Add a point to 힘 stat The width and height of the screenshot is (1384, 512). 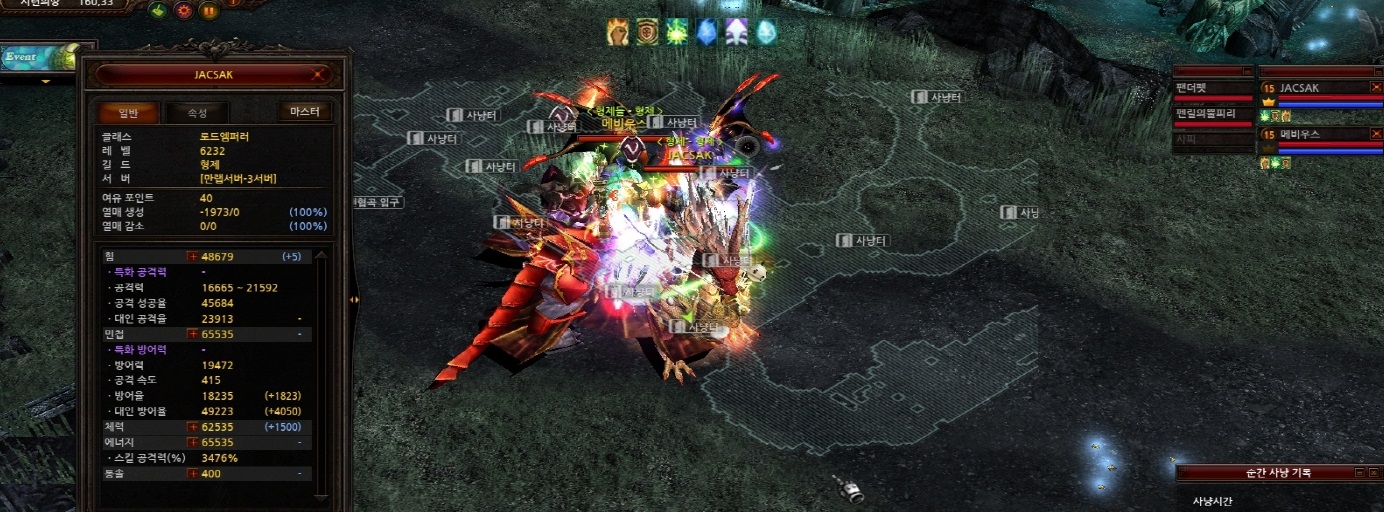coord(193,256)
